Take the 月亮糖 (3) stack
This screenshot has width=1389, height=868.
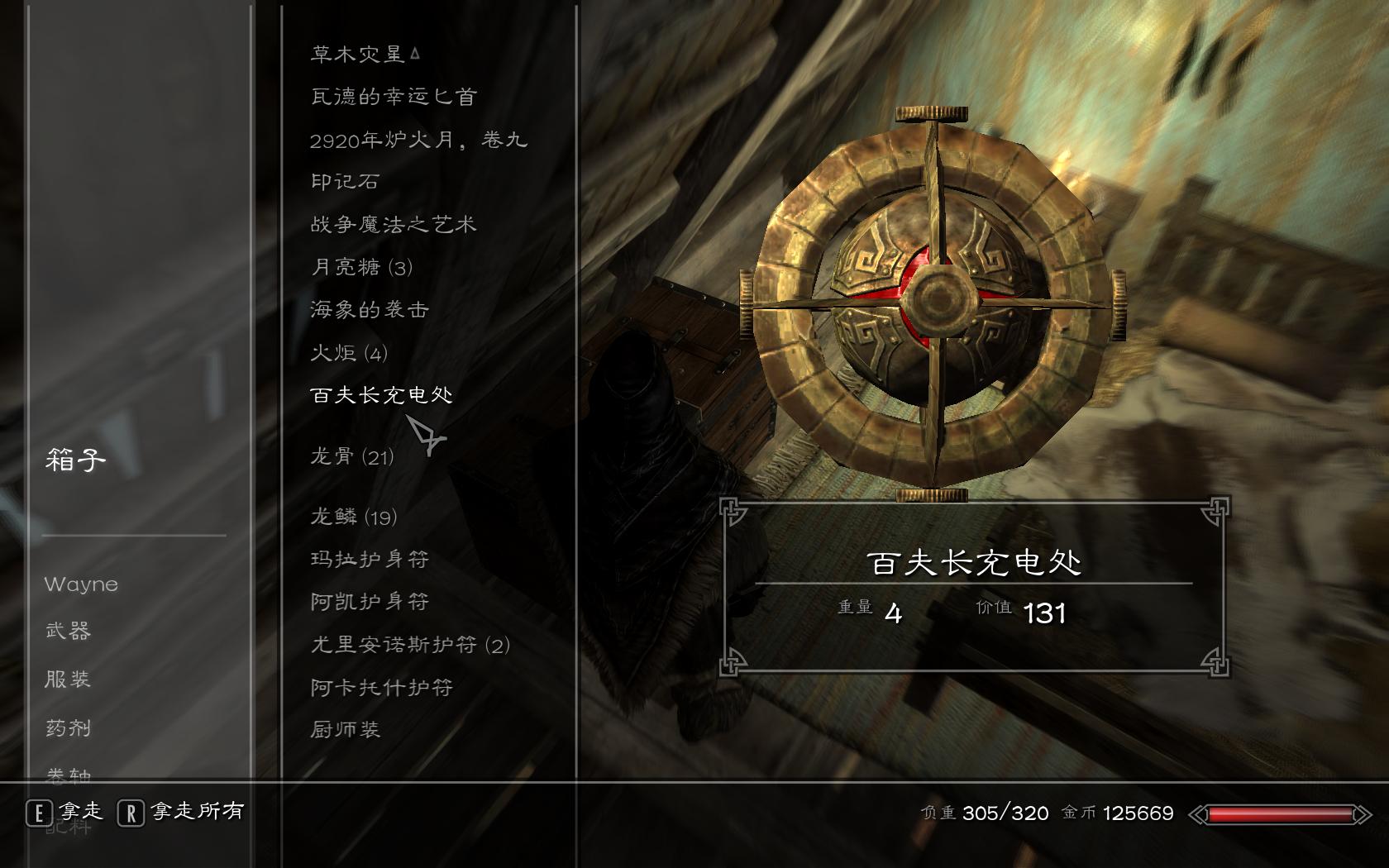[361, 267]
